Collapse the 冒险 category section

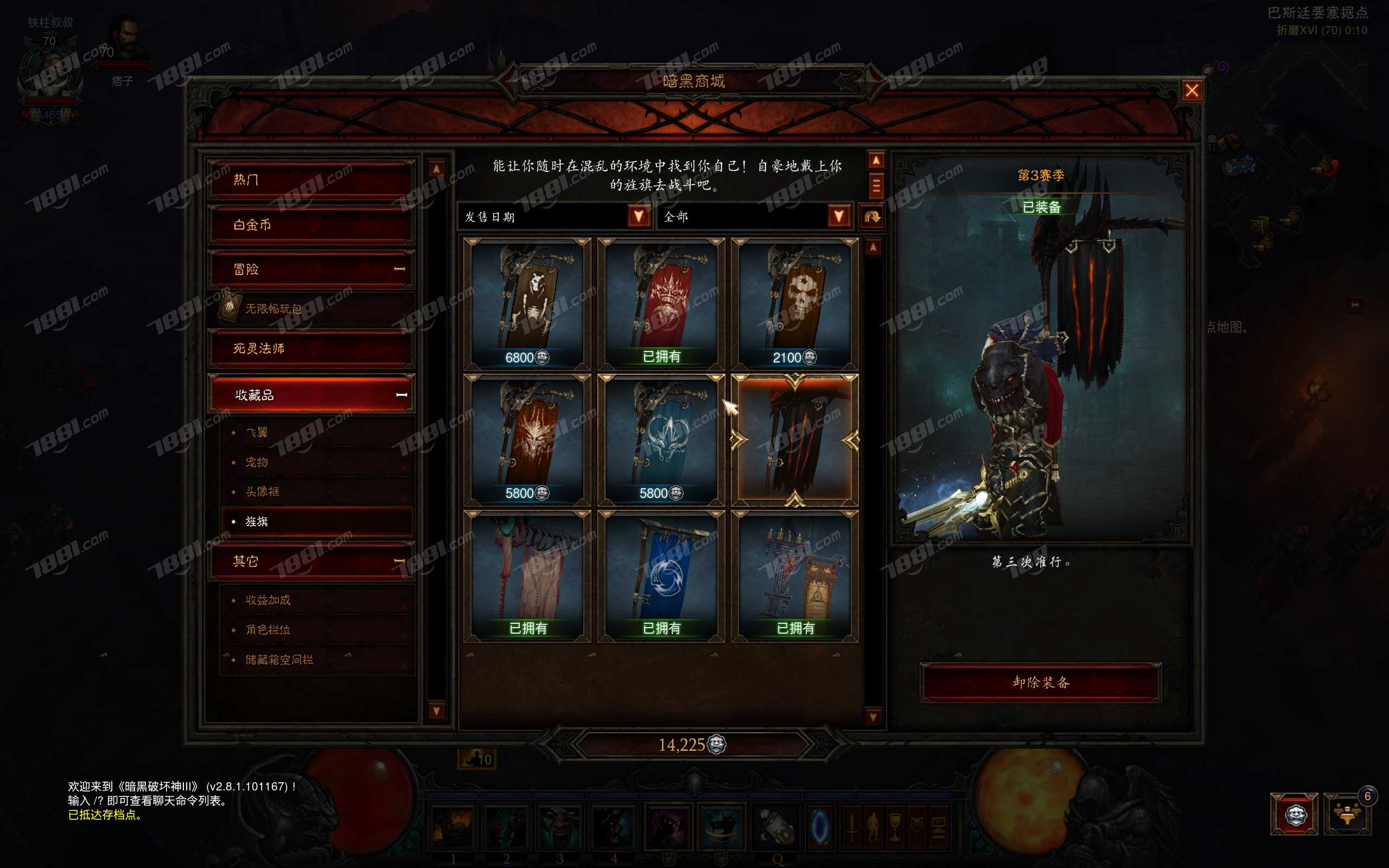pyautogui.click(x=399, y=269)
